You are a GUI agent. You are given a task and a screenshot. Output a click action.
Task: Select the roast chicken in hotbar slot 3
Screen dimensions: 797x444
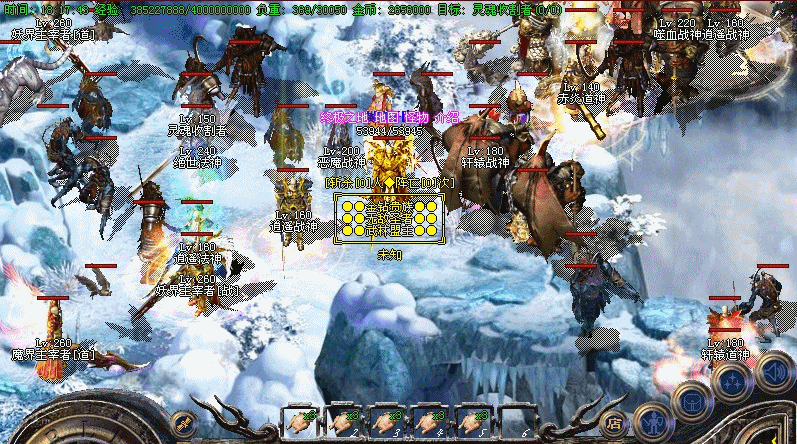(388, 422)
